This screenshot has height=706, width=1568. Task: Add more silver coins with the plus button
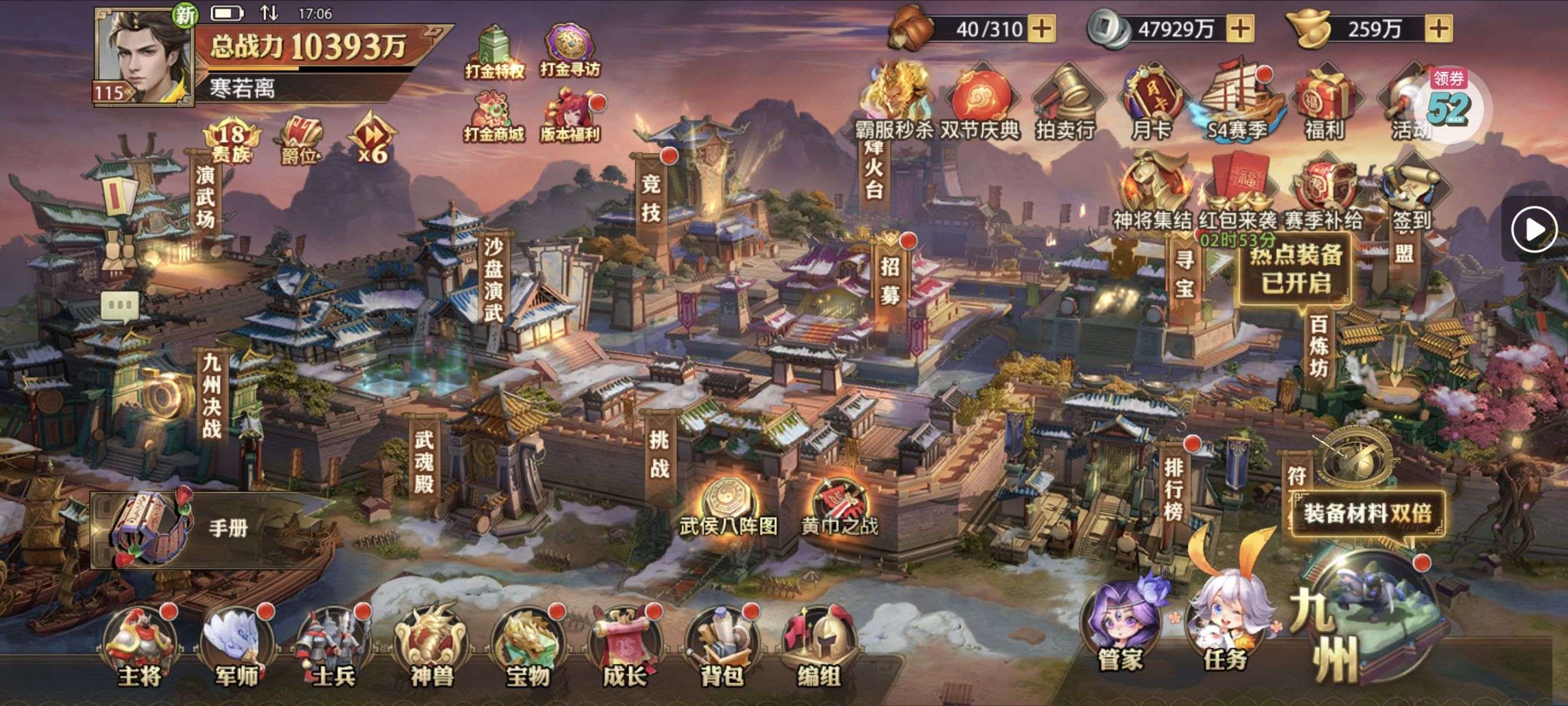click(1241, 29)
